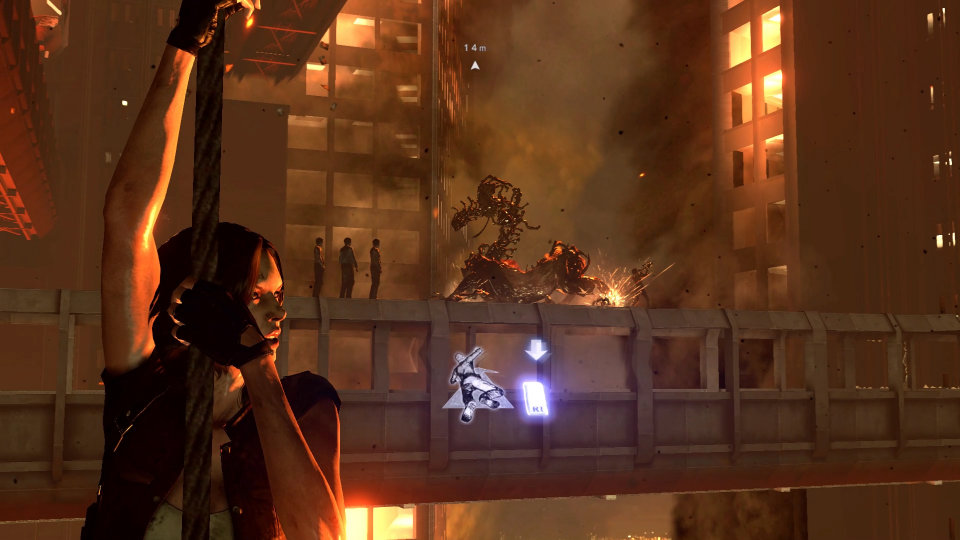Select the 14 m objective waypoint marker
Screen dimensions: 960x540
click(475, 65)
